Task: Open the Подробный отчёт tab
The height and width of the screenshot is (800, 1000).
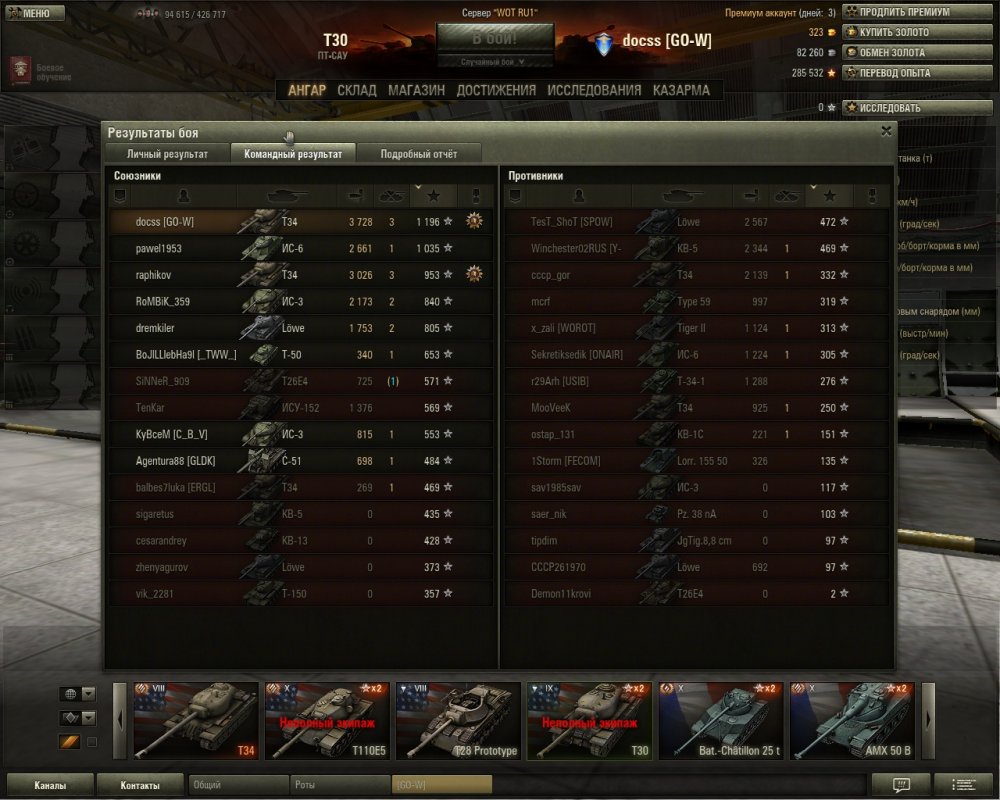Action: (x=419, y=154)
